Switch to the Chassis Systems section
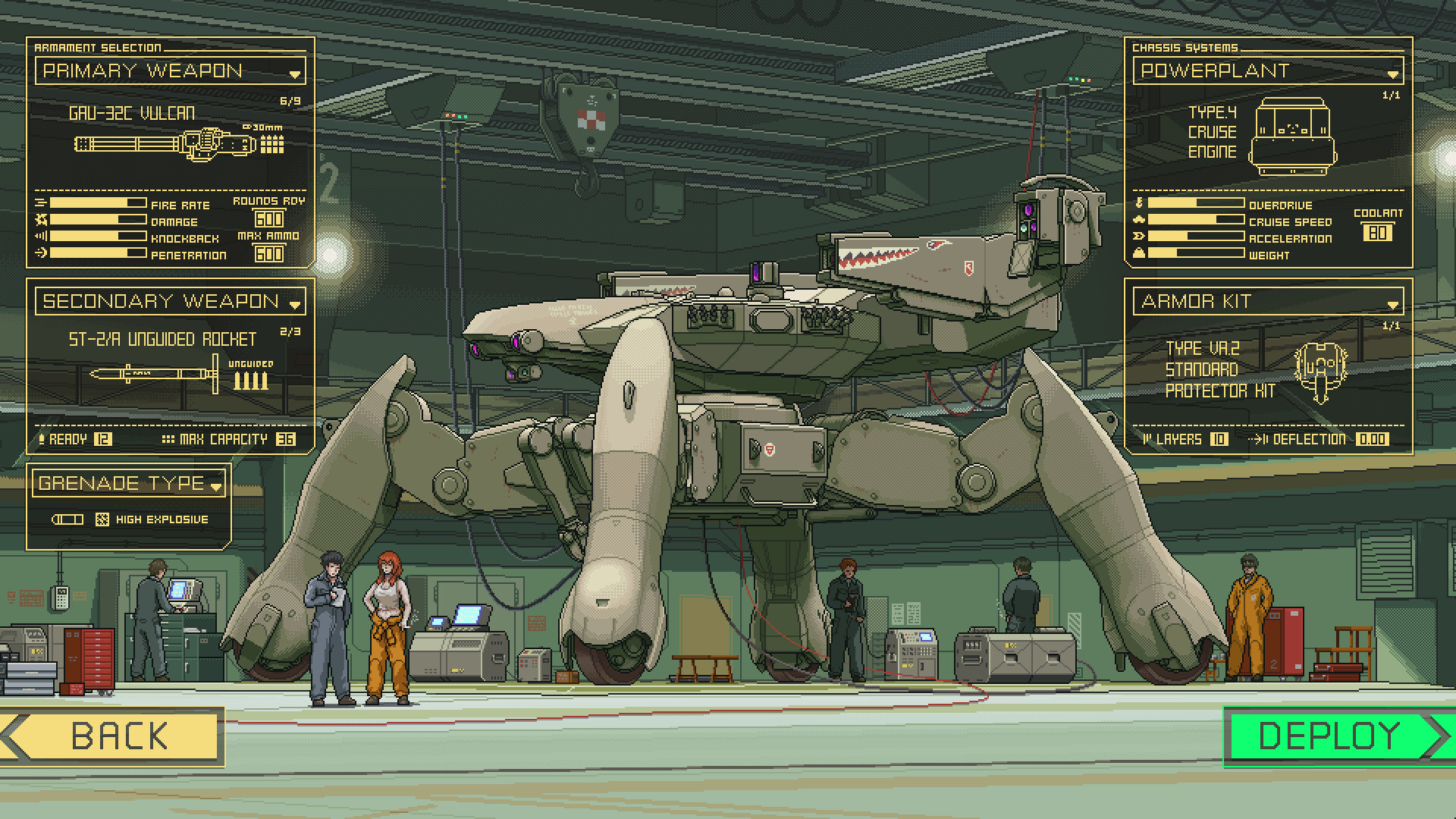This screenshot has width=1456, height=819. click(1183, 47)
